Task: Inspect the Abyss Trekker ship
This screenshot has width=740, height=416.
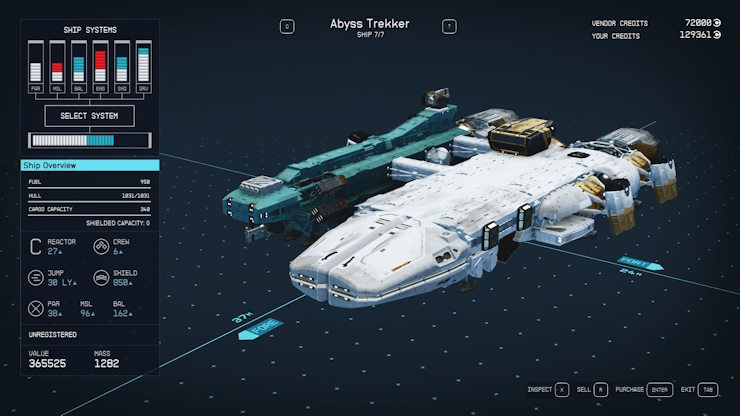Action: 562,390
